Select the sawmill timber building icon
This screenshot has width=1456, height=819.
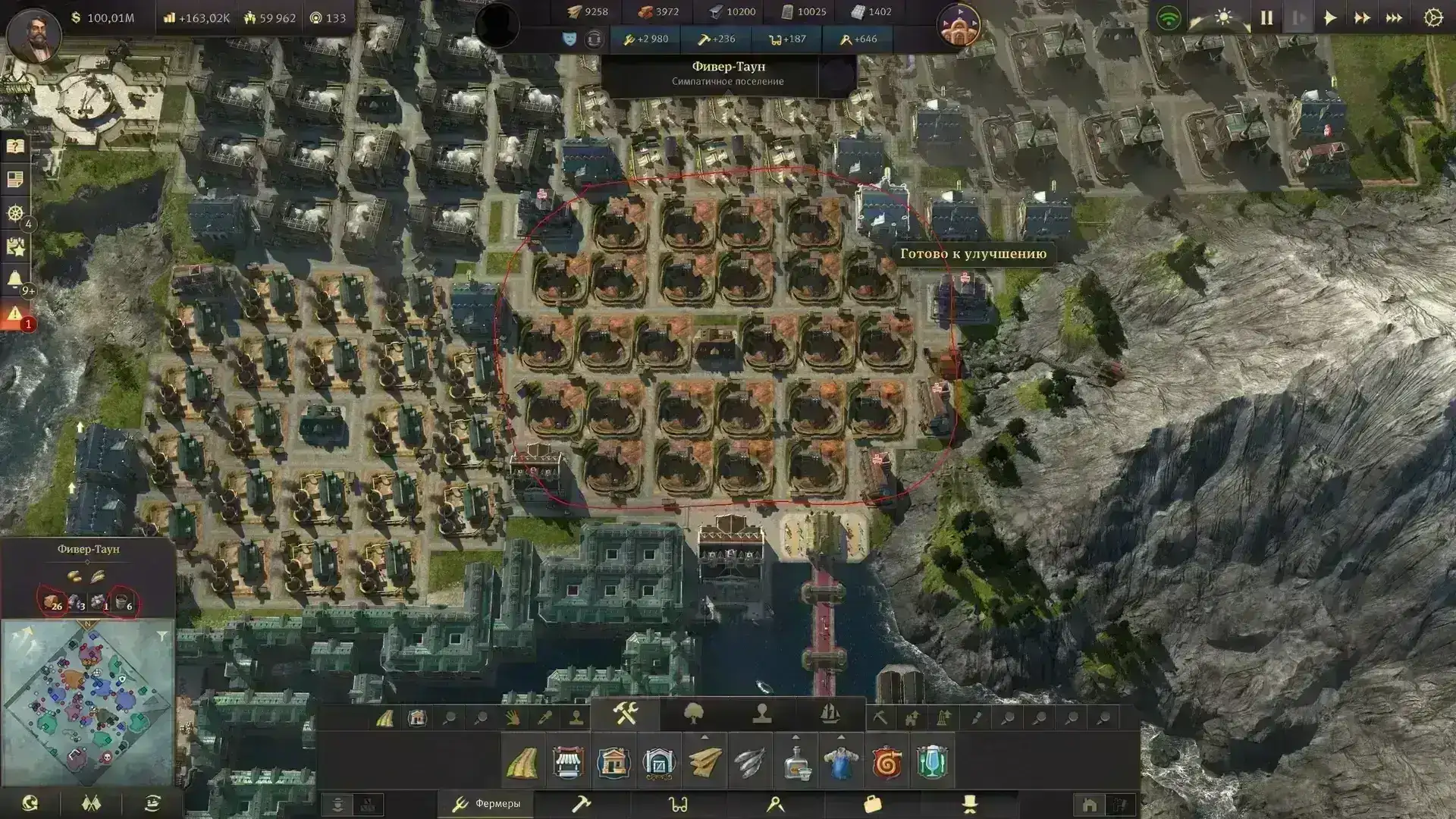704,762
